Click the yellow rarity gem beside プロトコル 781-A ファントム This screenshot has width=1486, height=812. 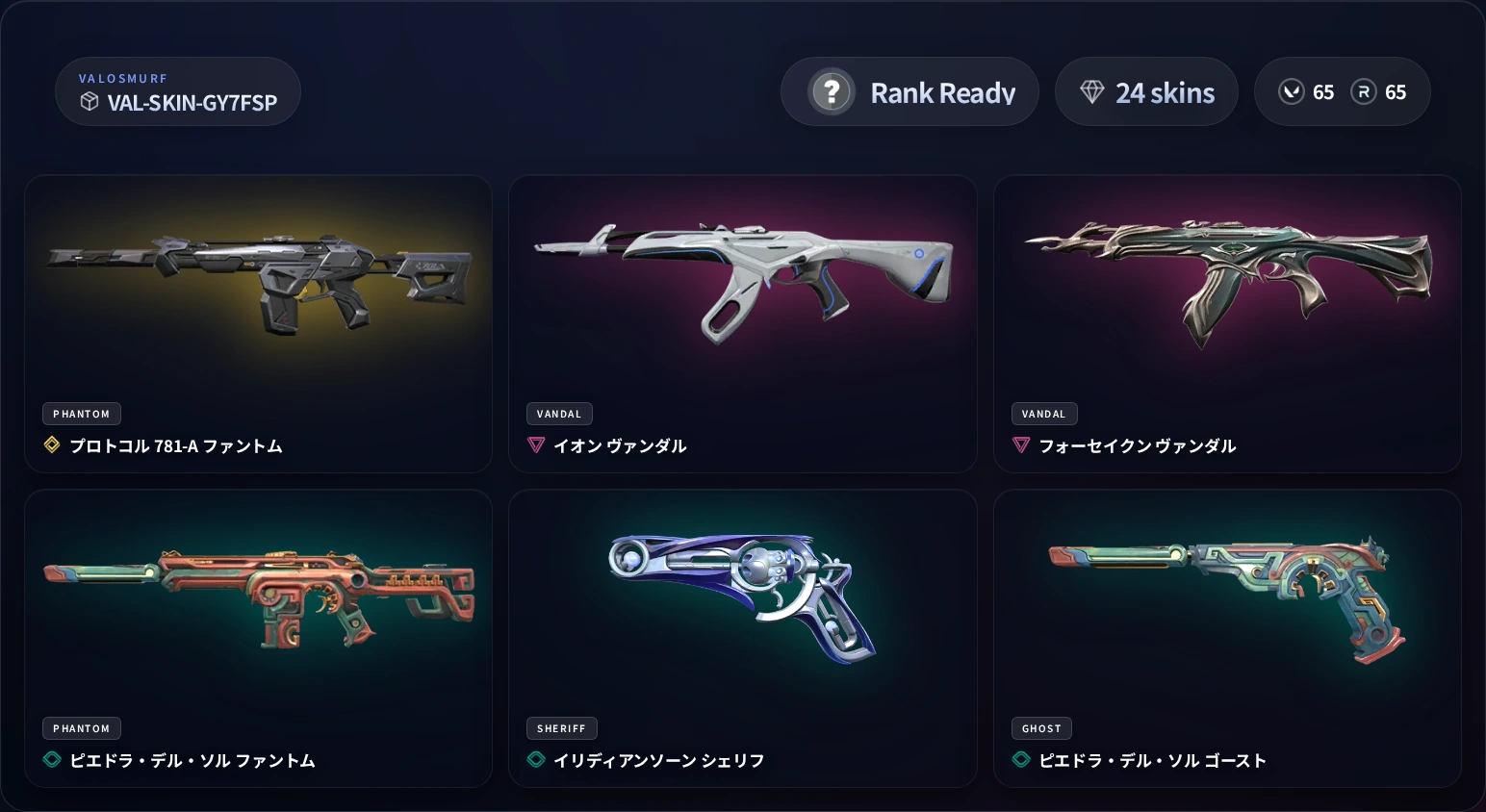point(51,445)
